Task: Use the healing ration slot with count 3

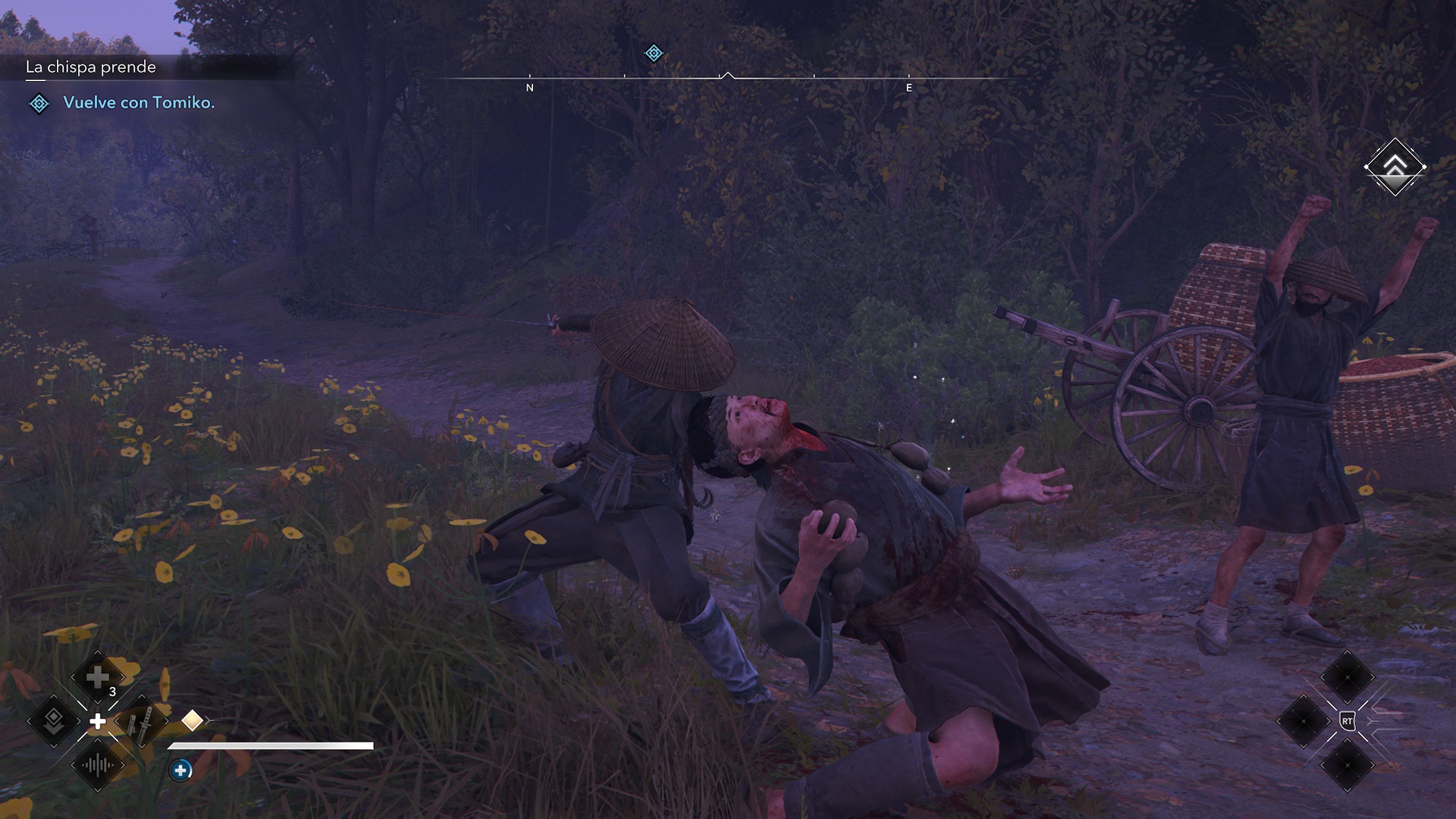Action: pos(98,677)
